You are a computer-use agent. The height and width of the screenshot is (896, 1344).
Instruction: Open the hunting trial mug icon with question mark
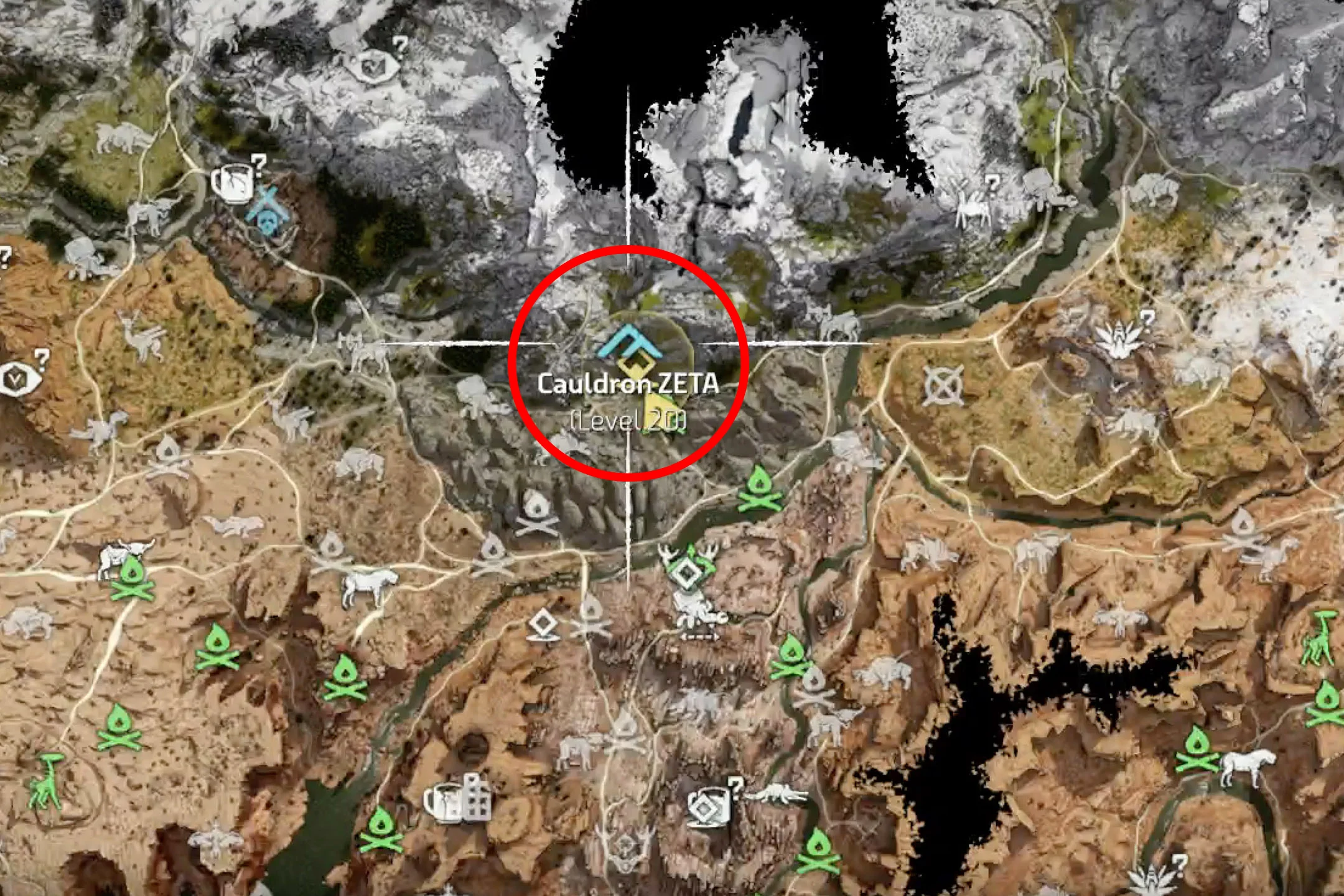click(x=709, y=809)
